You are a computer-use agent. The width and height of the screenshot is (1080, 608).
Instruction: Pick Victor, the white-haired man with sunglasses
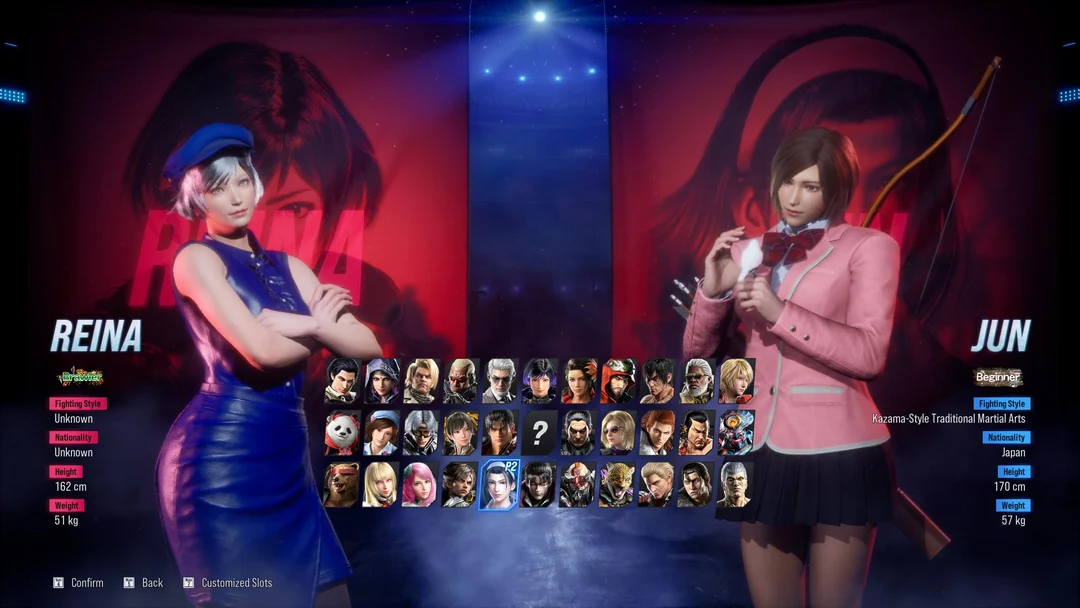[499, 380]
